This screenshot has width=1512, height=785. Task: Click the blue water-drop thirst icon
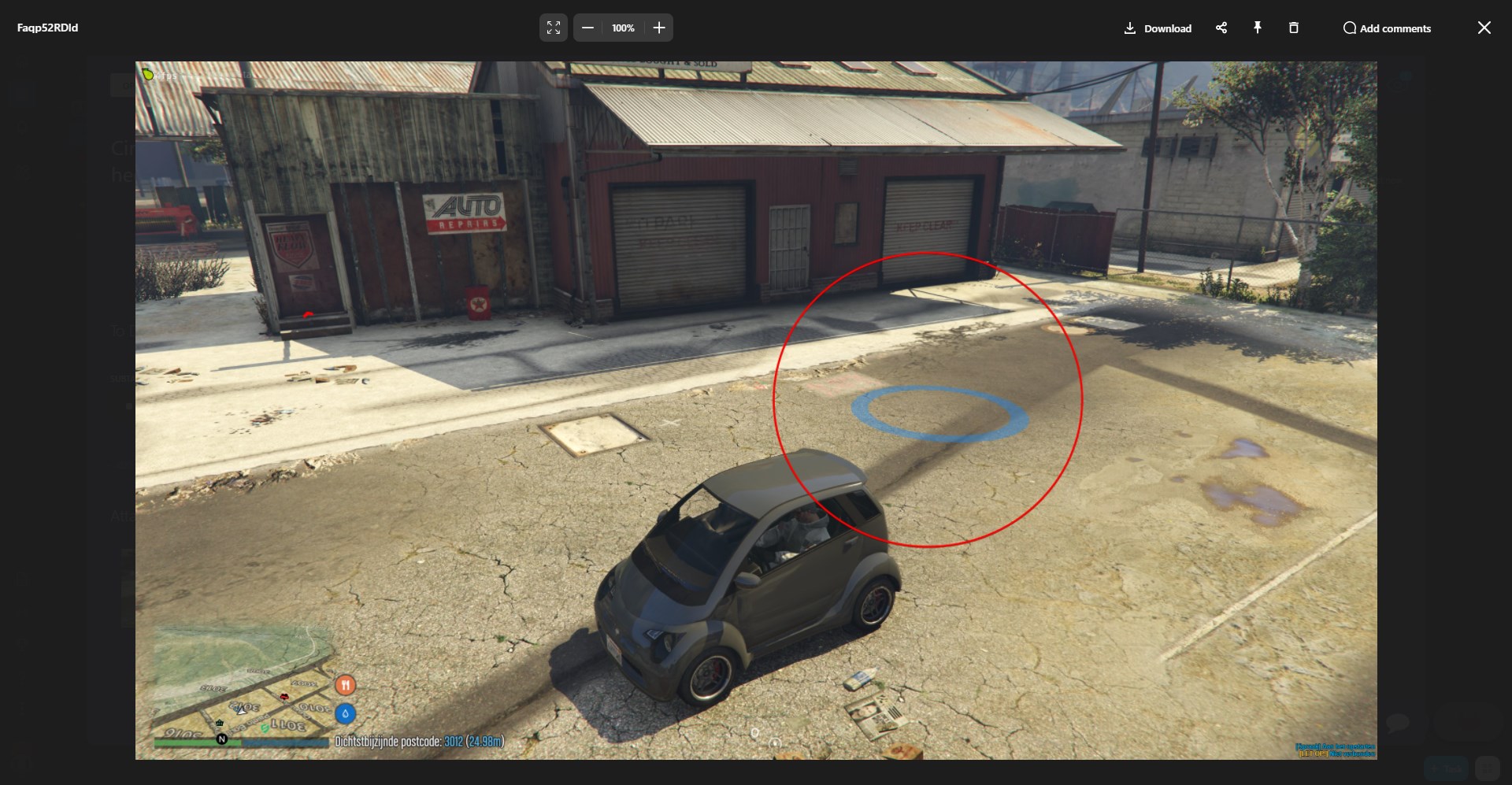tap(345, 714)
